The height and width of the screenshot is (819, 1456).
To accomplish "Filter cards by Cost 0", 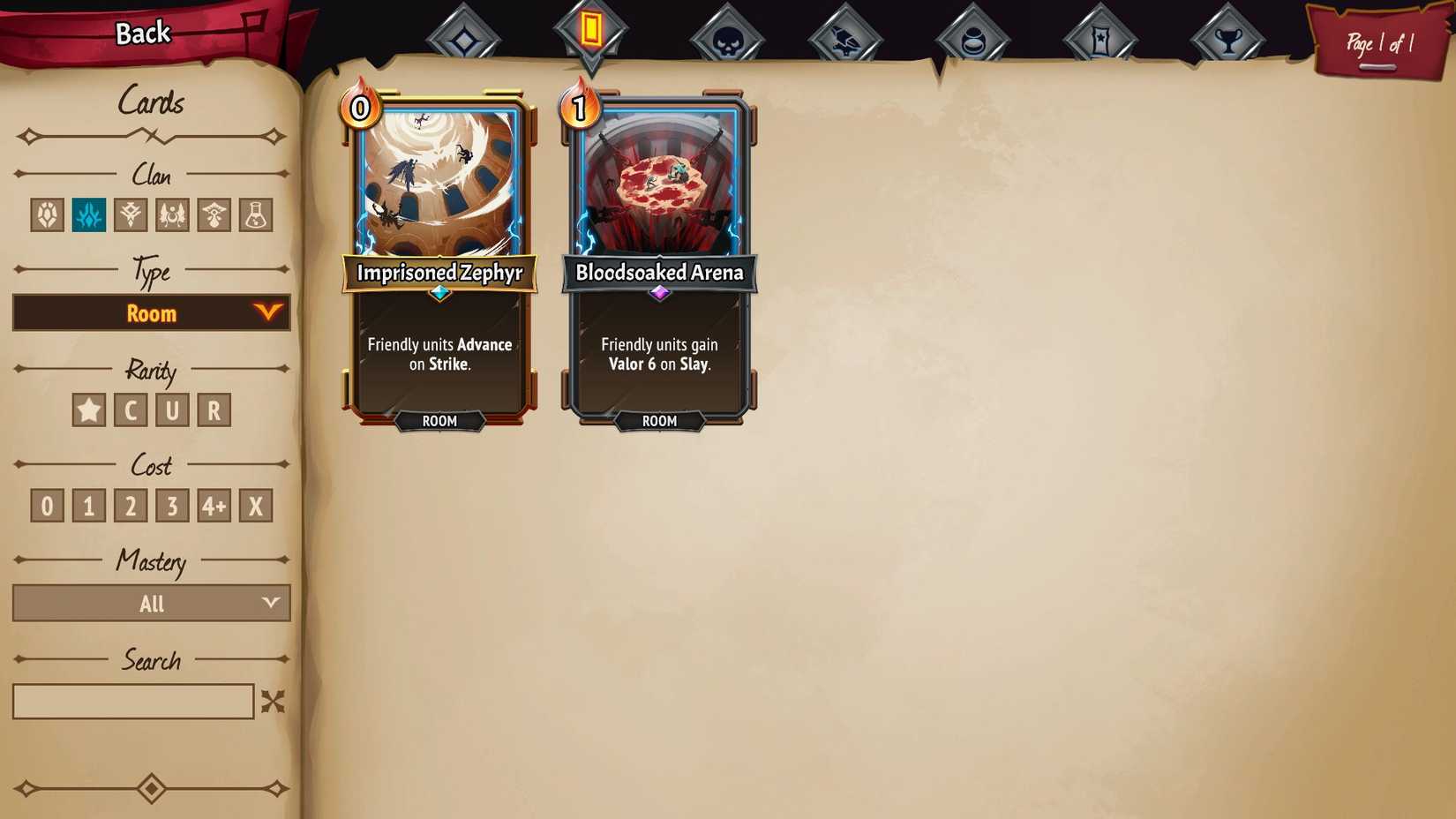I will [x=46, y=505].
